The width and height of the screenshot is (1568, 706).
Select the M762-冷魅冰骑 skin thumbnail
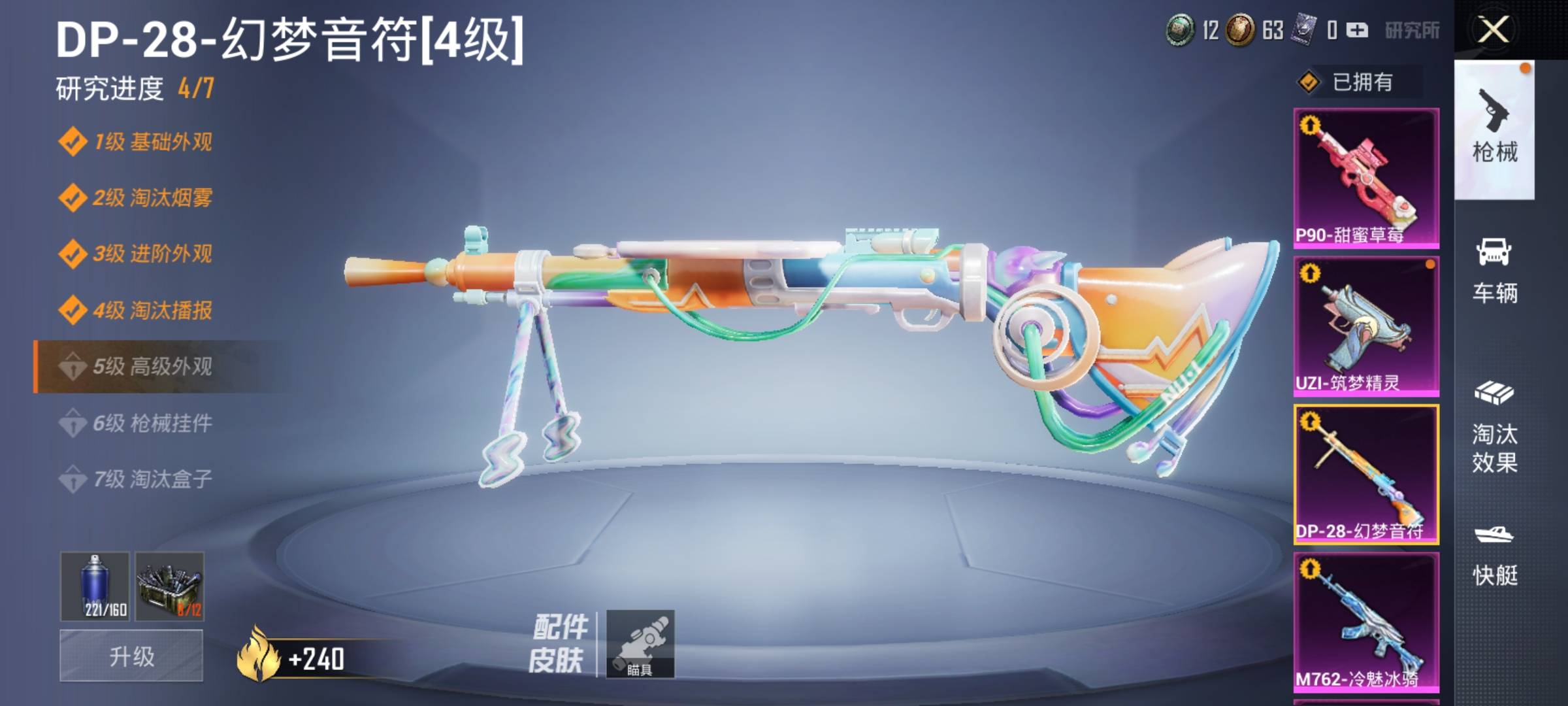[x=1366, y=622]
